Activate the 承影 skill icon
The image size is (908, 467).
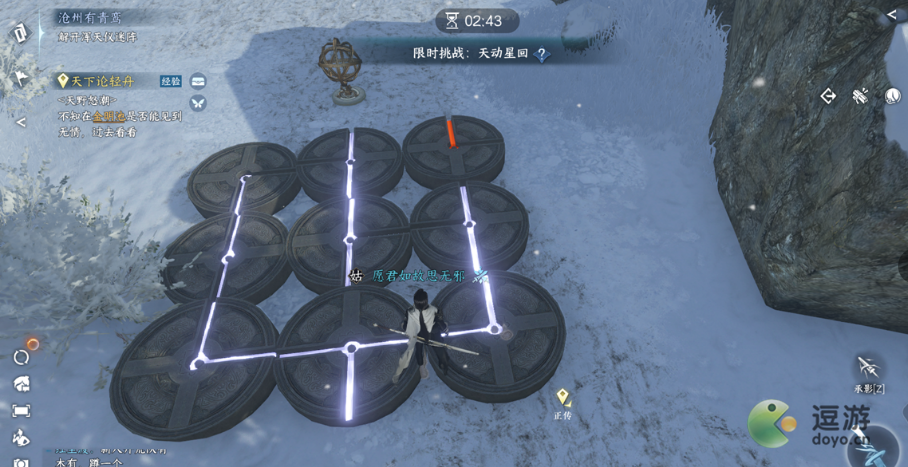868,366
